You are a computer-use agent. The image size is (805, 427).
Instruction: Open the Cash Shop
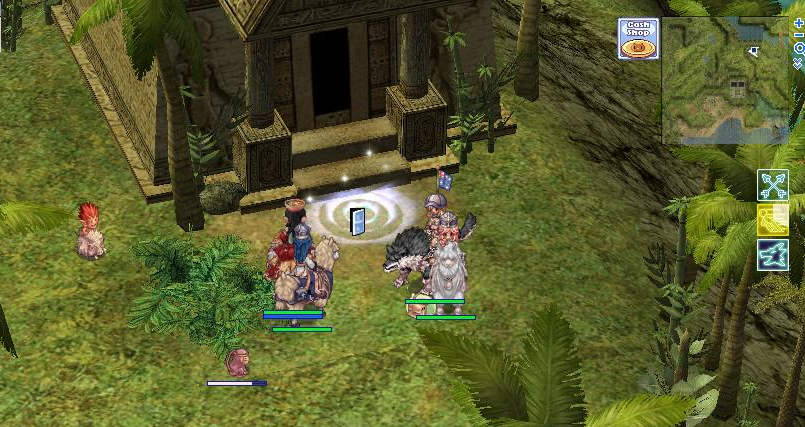[x=637, y=38]
